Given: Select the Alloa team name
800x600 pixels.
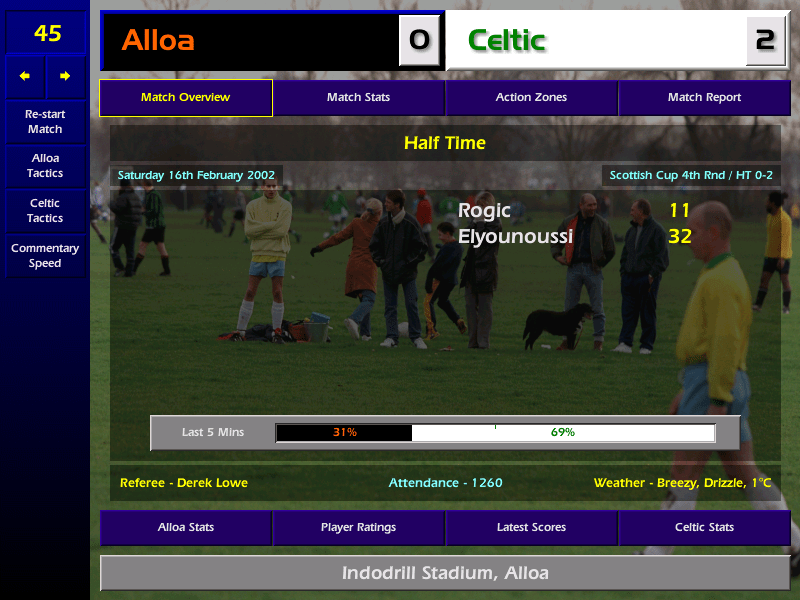Looking at the screenshot, I should tap(158, 40).
